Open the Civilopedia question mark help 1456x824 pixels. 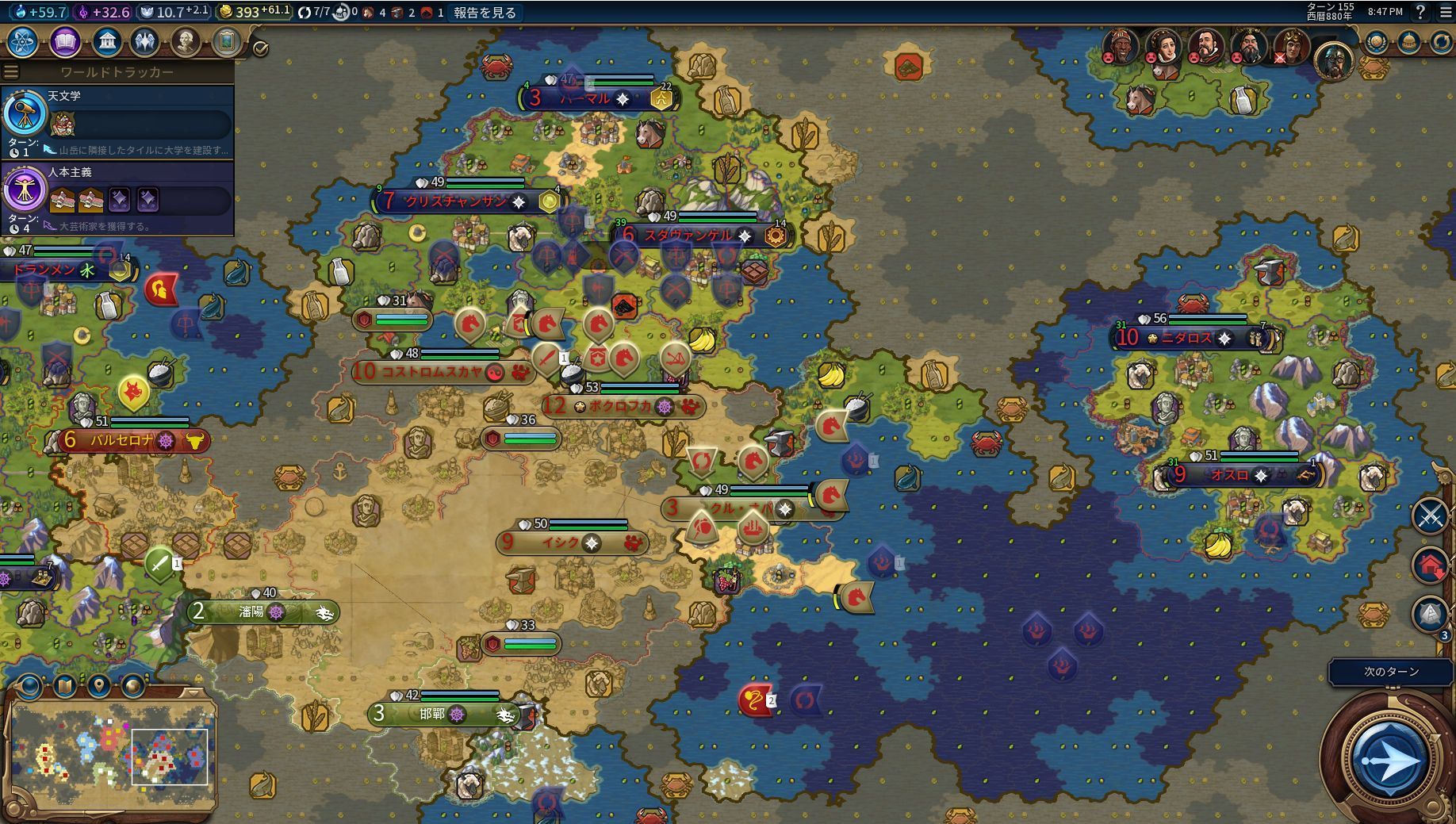(1420, 13)
